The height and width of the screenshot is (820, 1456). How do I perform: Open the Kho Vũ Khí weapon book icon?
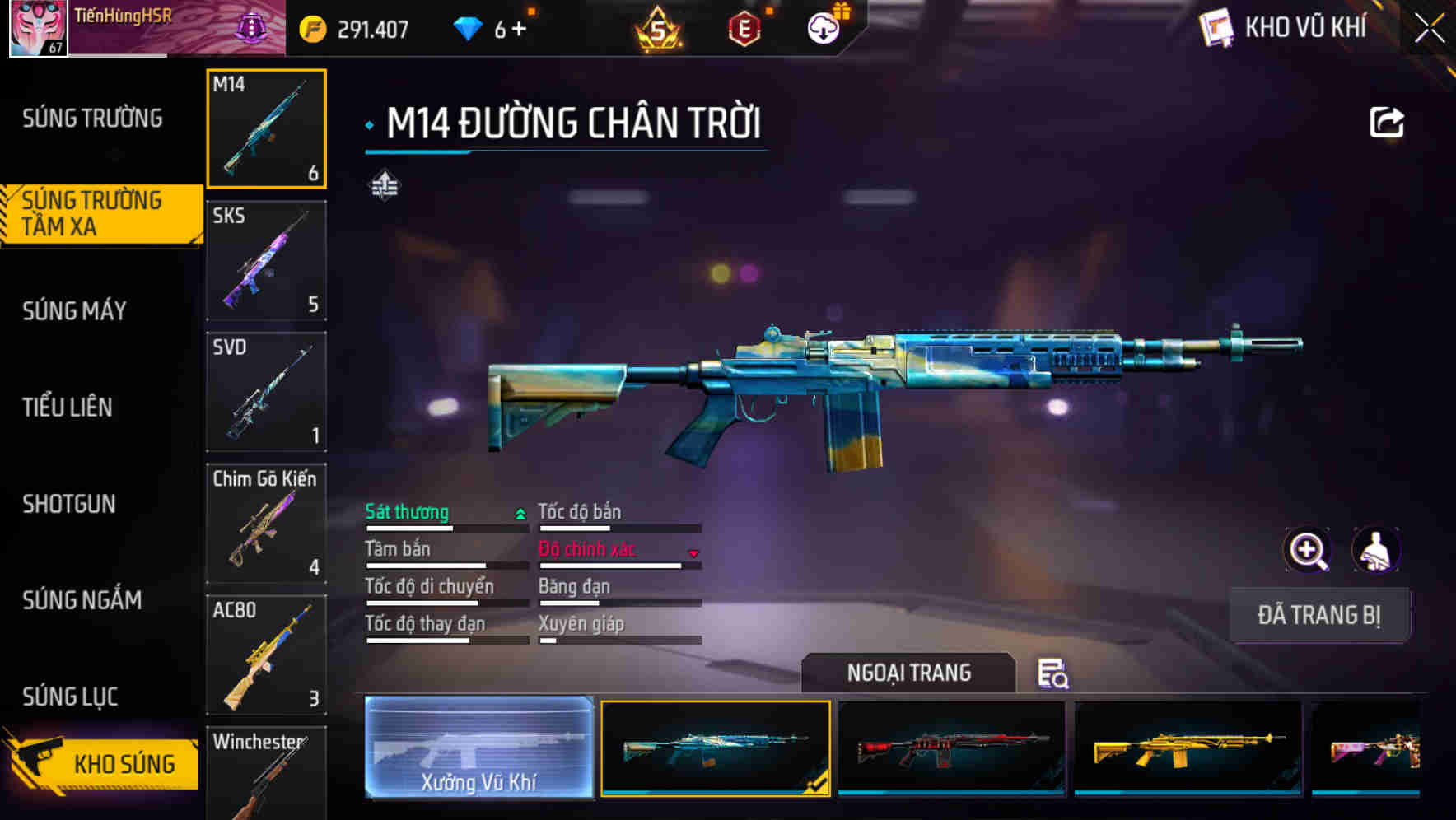[1216, 28]
